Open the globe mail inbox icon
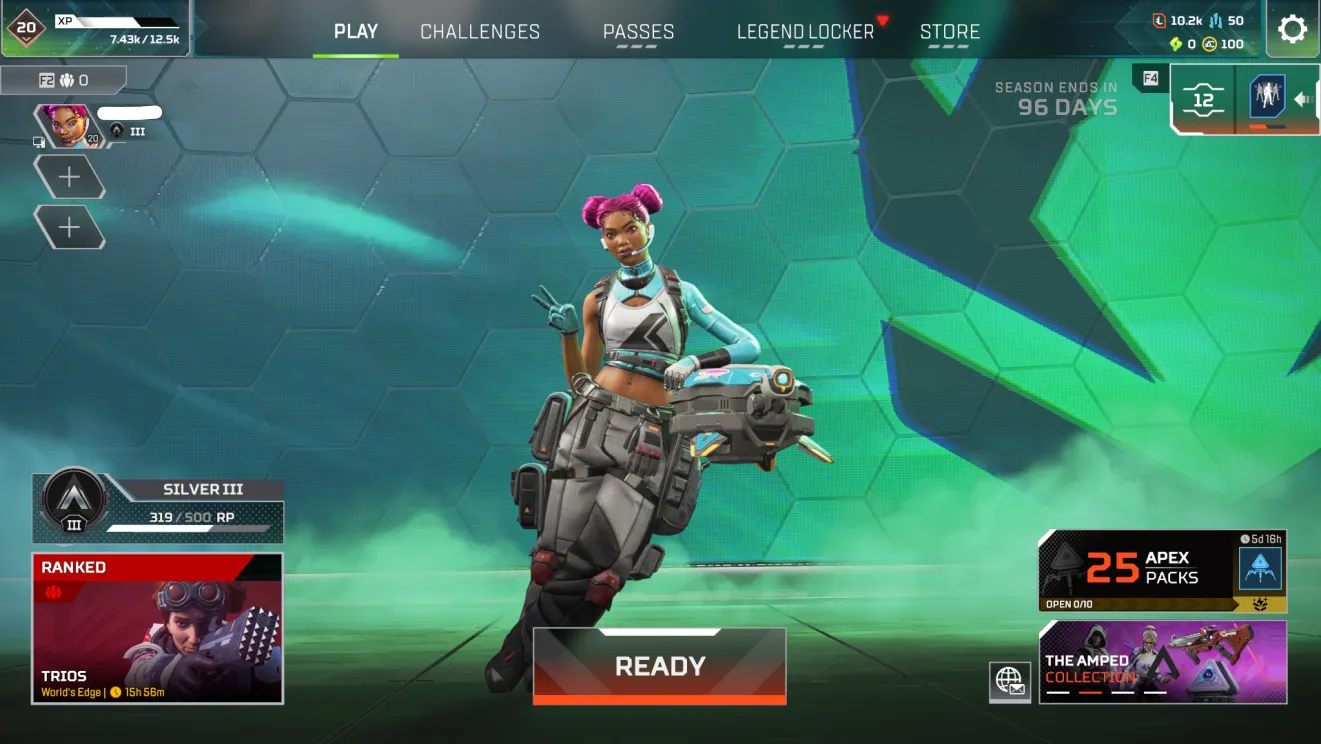This screenshot has height=744, width=1321. 1010,681
